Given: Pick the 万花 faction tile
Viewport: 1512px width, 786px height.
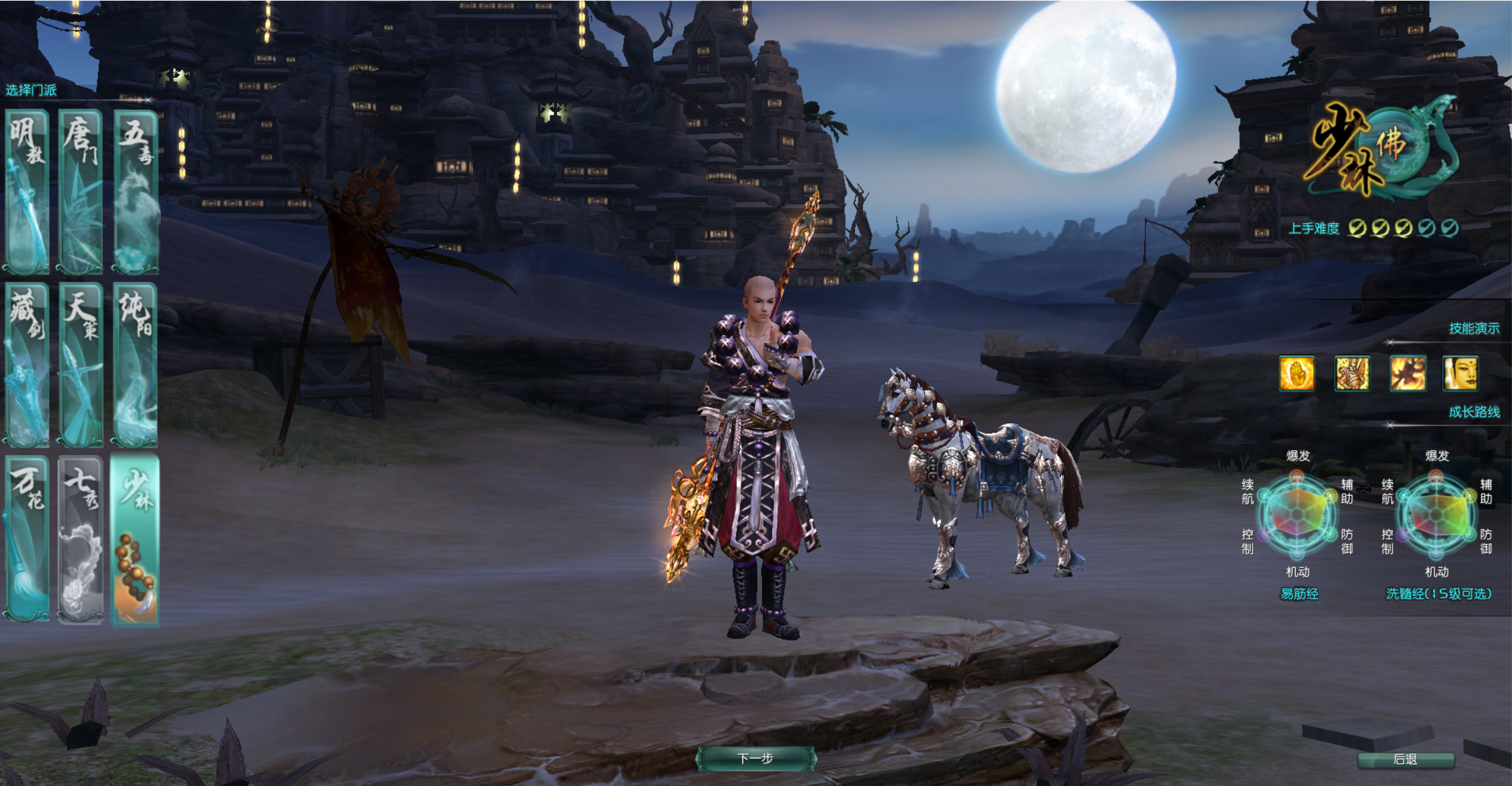Looking at the screenshot, I should (27, 538).
